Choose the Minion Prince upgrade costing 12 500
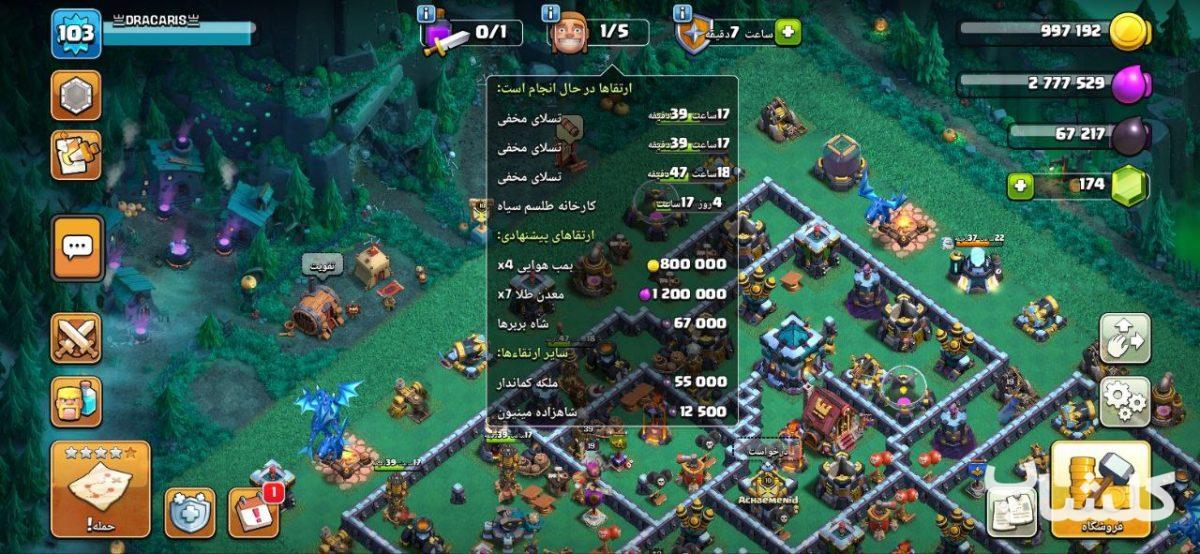The height and width of the screenshot is (554, 1200). click(x=612, y=410)
